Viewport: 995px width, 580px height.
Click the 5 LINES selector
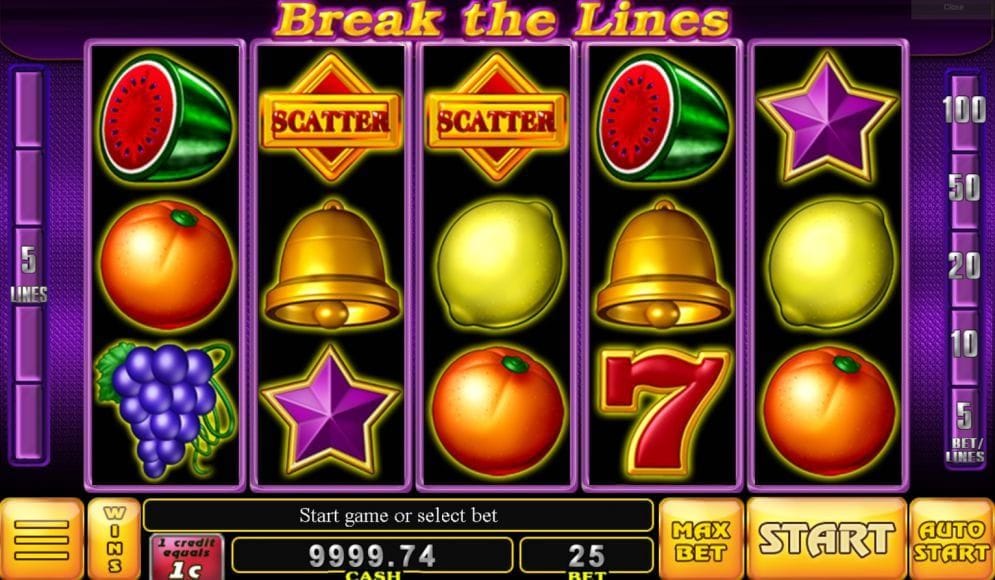click(28, 268)
